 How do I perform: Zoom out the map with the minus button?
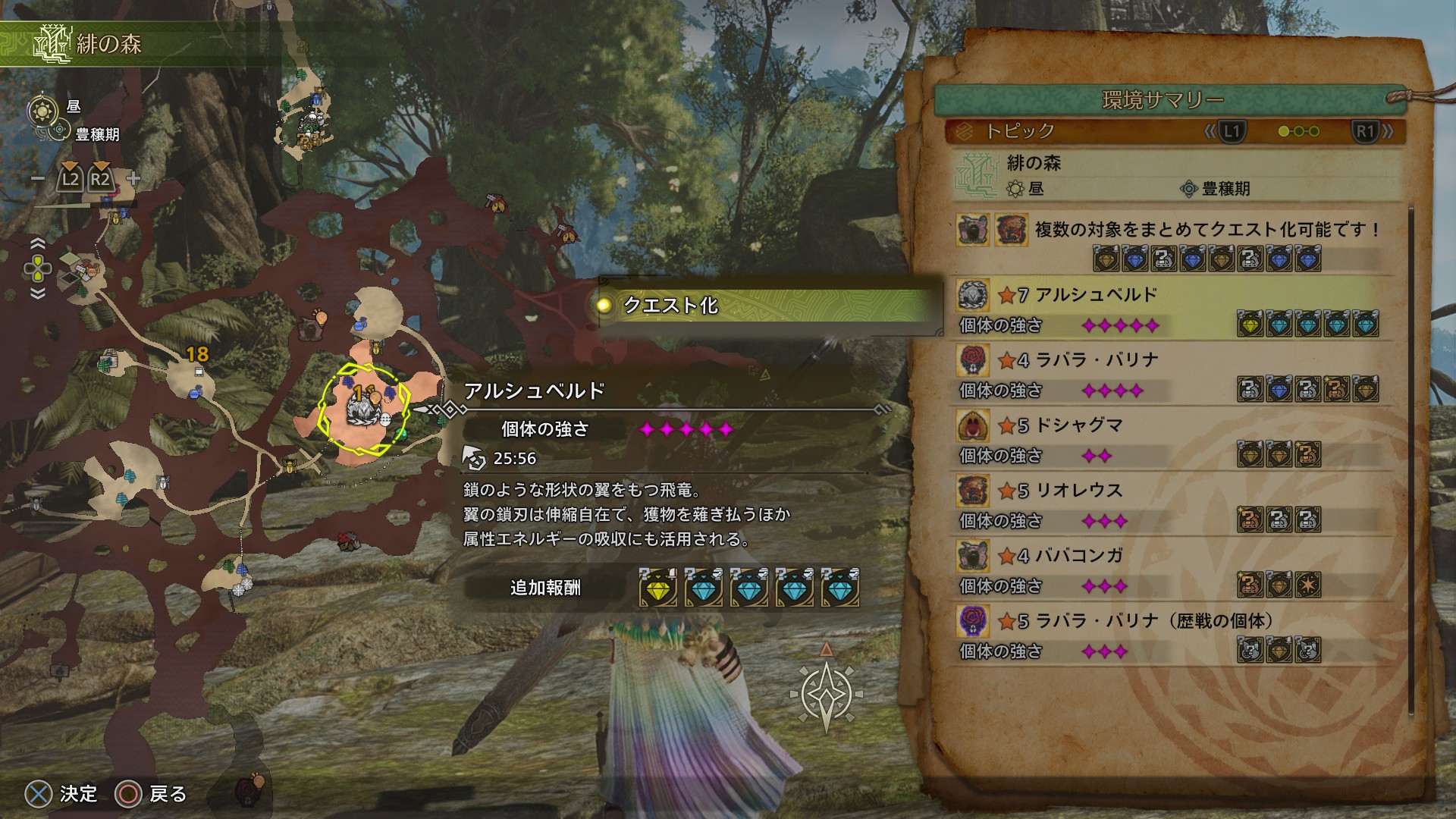(x=38, y=180)
